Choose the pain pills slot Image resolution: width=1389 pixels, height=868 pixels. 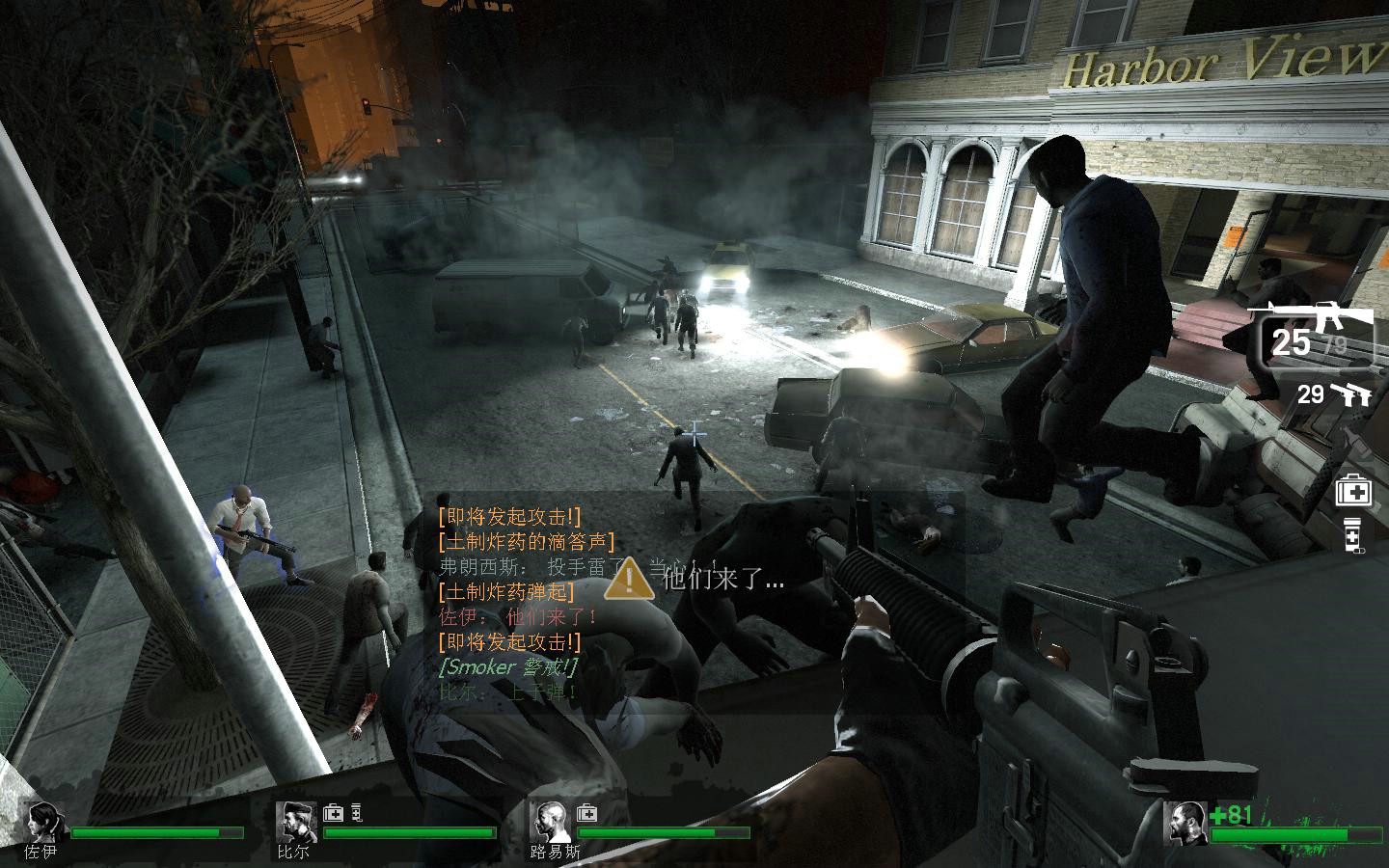point(1352,535)
